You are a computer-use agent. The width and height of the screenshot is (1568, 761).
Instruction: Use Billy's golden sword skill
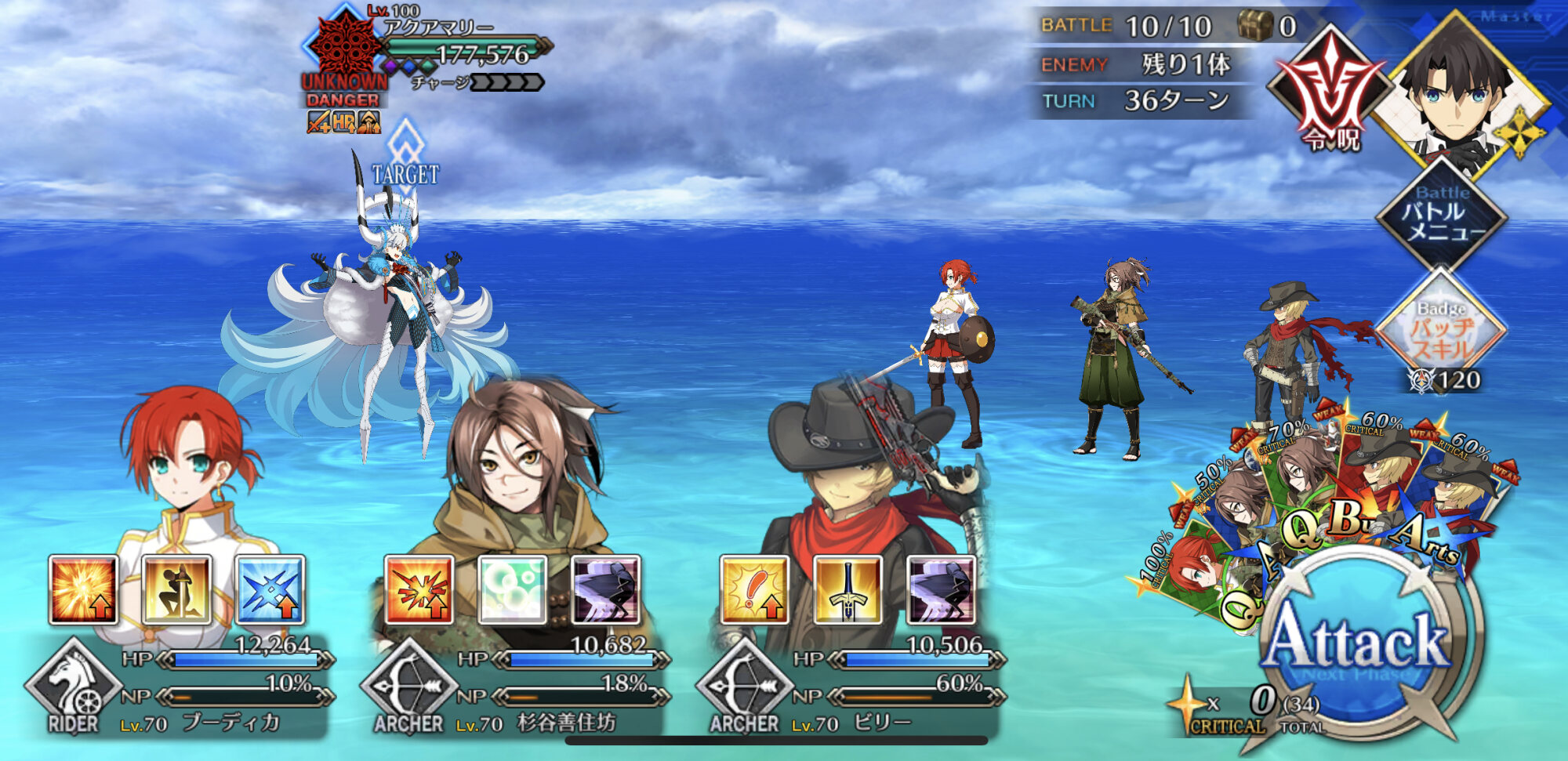[x=848, y=589]
